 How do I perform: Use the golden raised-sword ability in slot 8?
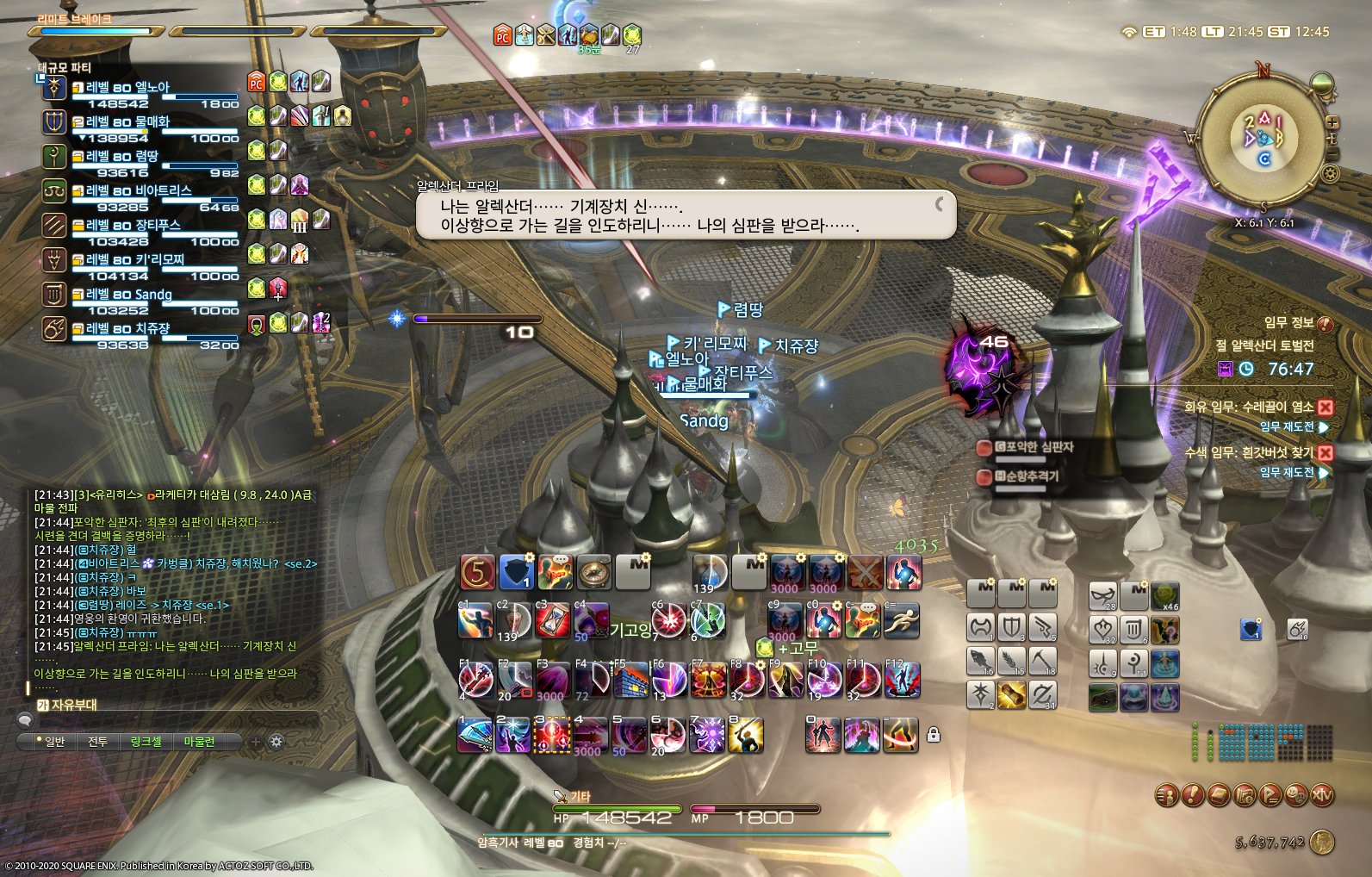coord(745,736)
